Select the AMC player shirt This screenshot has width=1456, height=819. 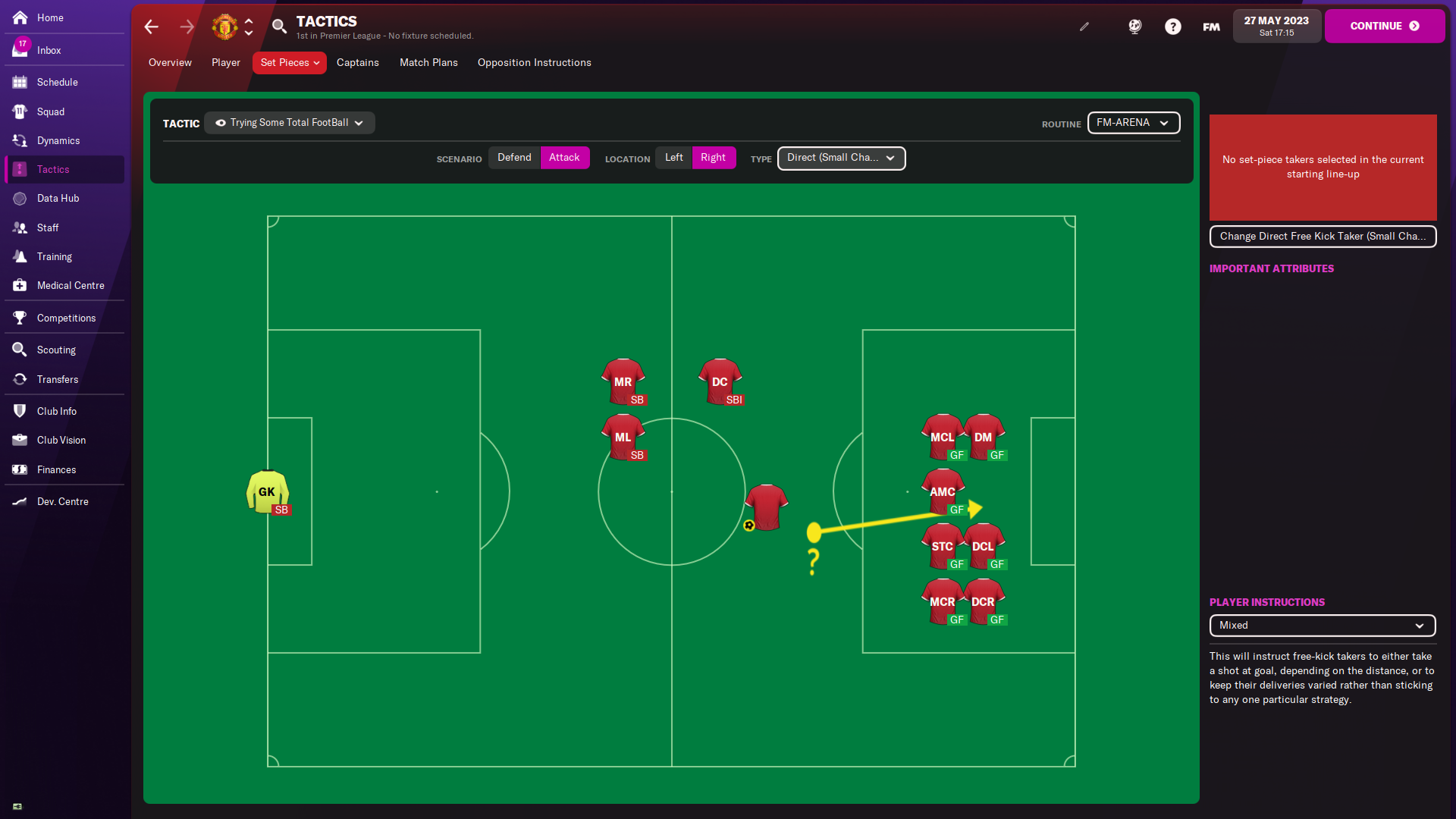pyautogui.click(x=943, y=489)
